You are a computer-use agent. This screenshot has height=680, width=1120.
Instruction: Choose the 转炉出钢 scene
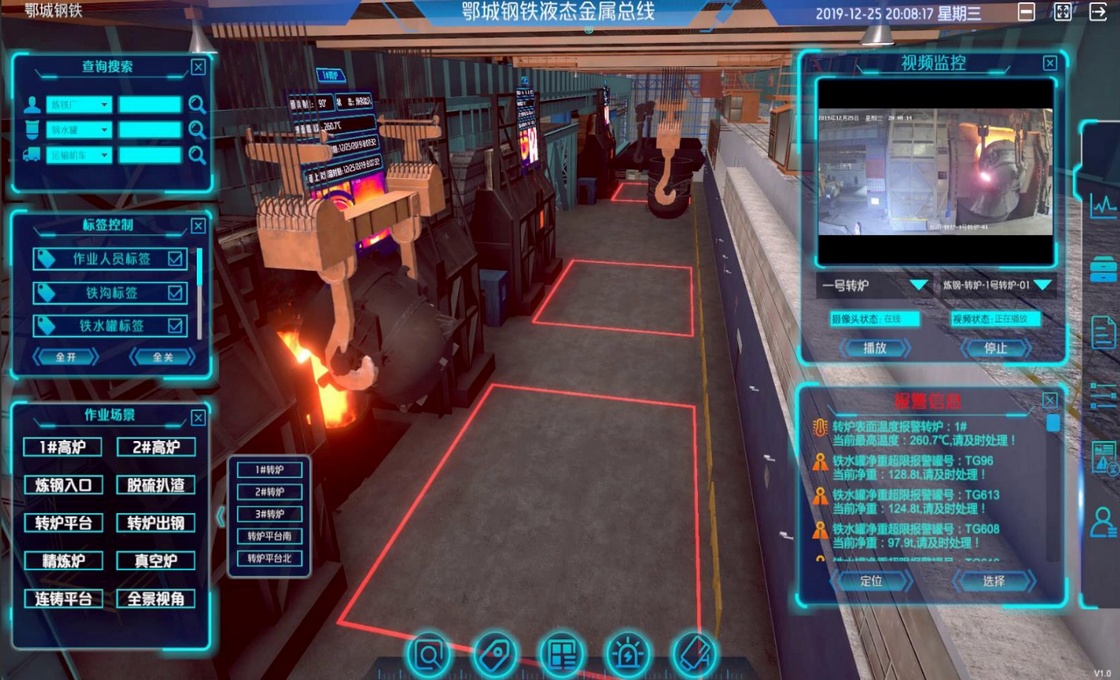click(155, 523)
